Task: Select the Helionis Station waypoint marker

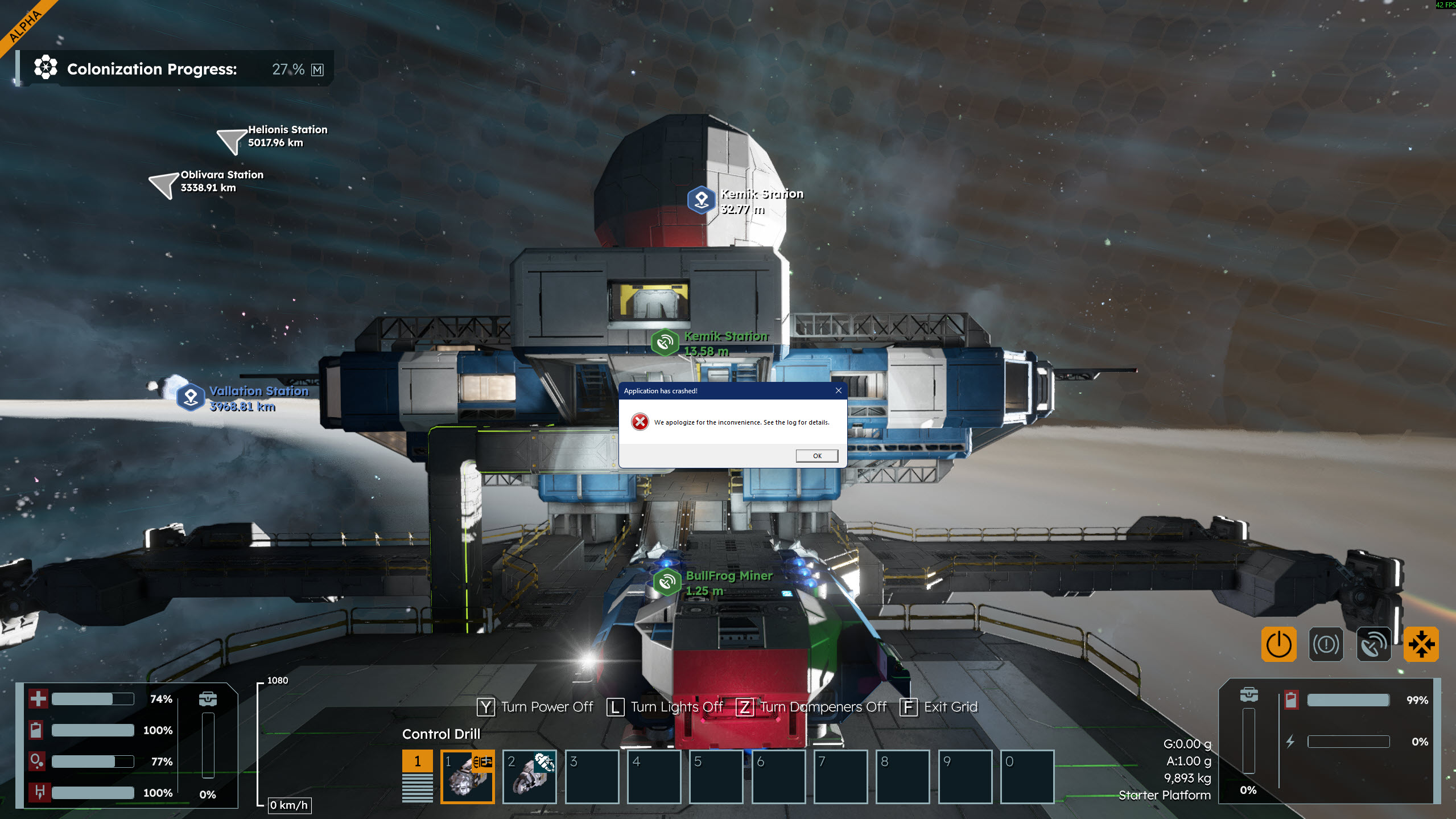Action: click(x=232, y=140)
